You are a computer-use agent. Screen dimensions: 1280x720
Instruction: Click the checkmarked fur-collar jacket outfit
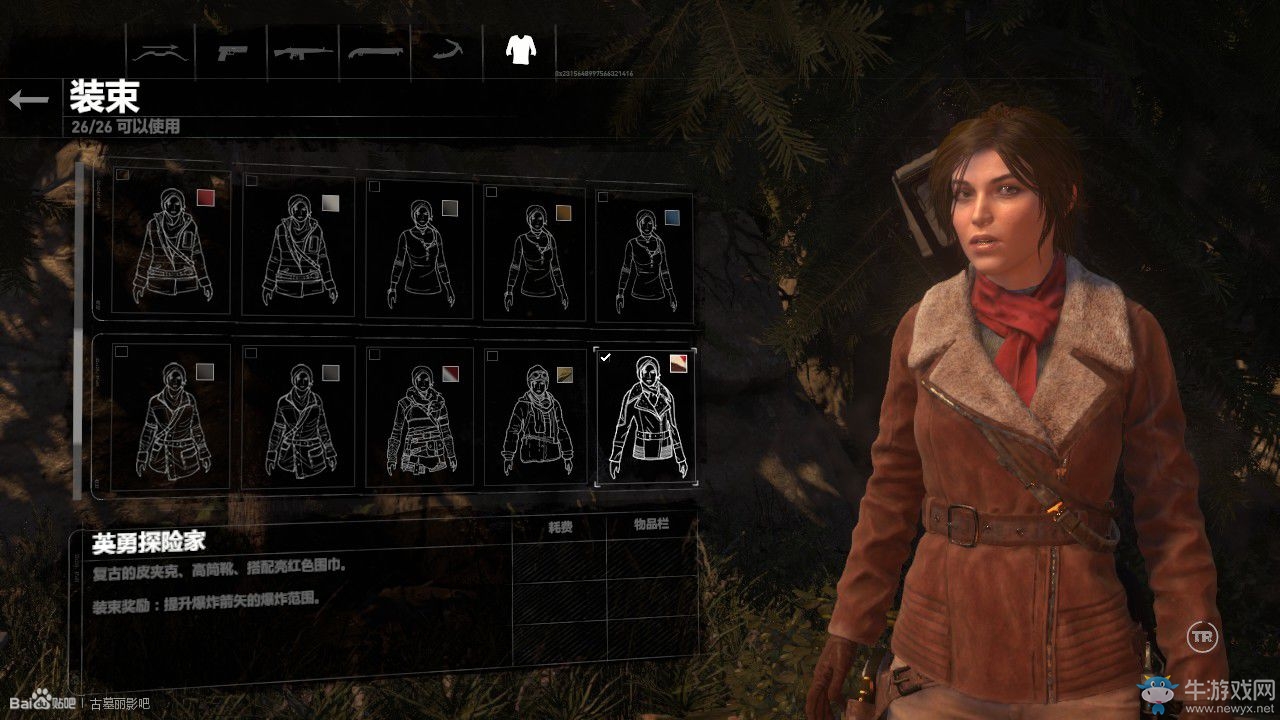pyautogui.click(x=645, y=416)
